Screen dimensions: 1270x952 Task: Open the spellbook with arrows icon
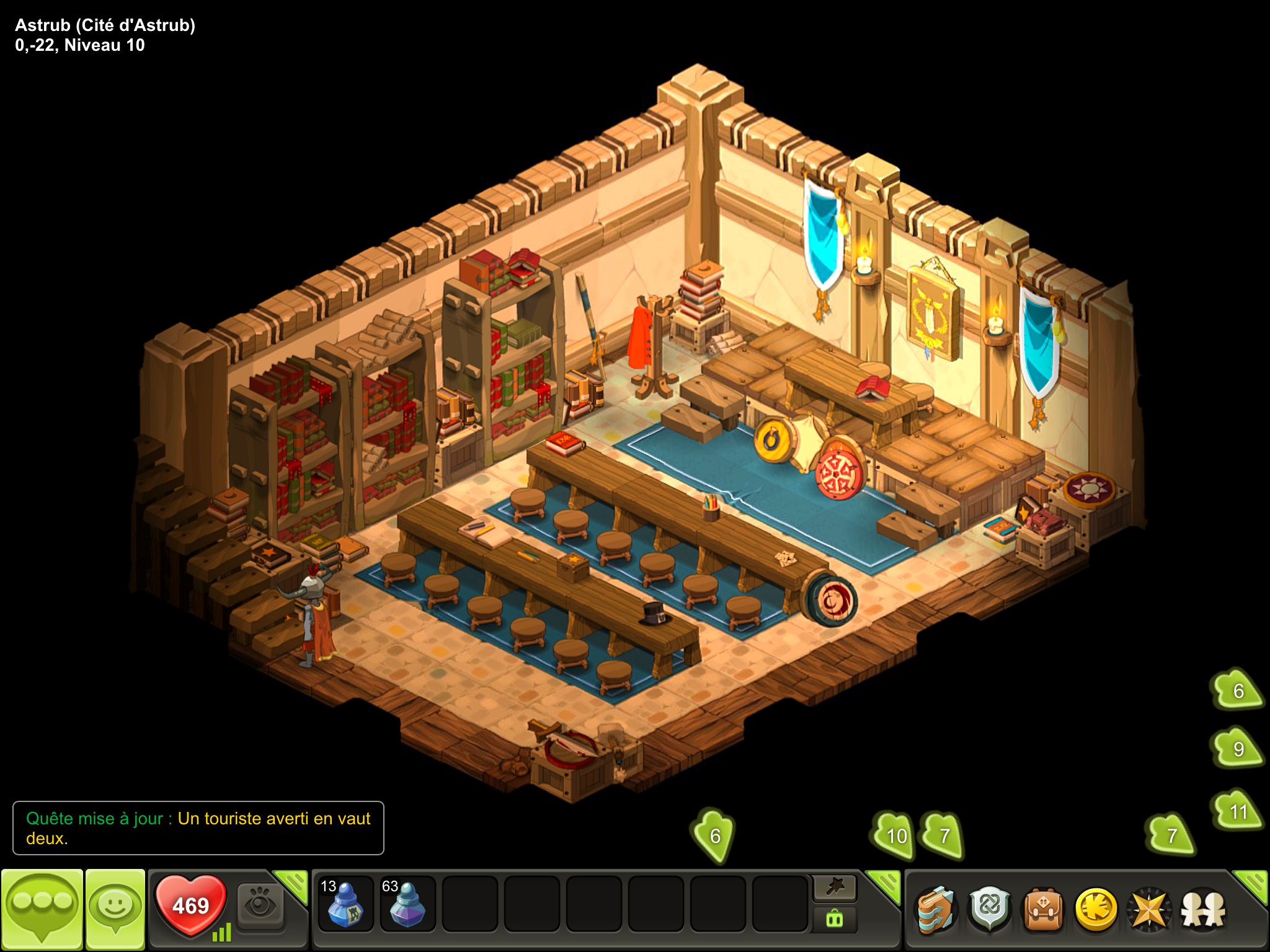(x=936, y=910)
